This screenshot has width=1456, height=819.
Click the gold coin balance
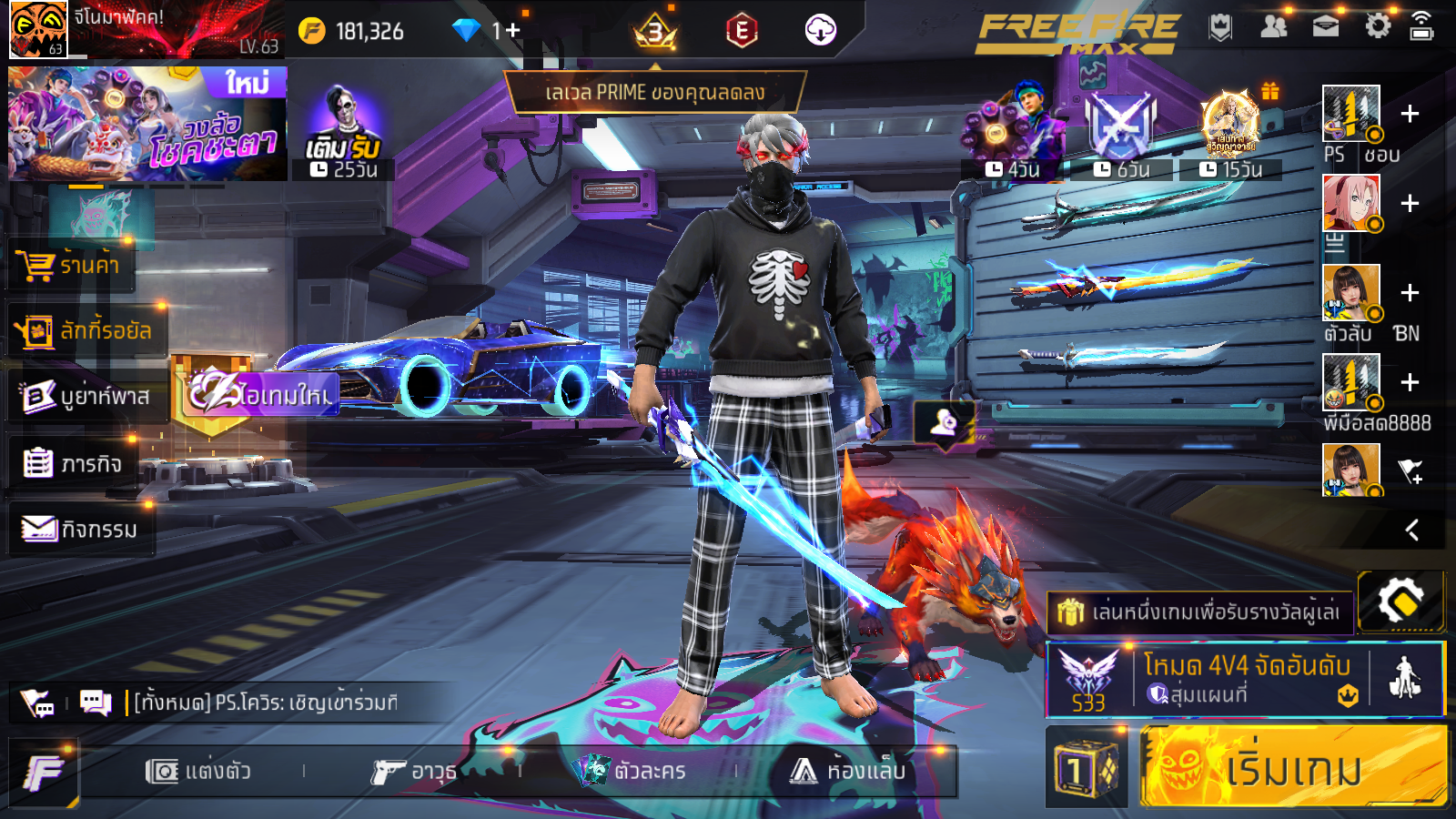352,31
